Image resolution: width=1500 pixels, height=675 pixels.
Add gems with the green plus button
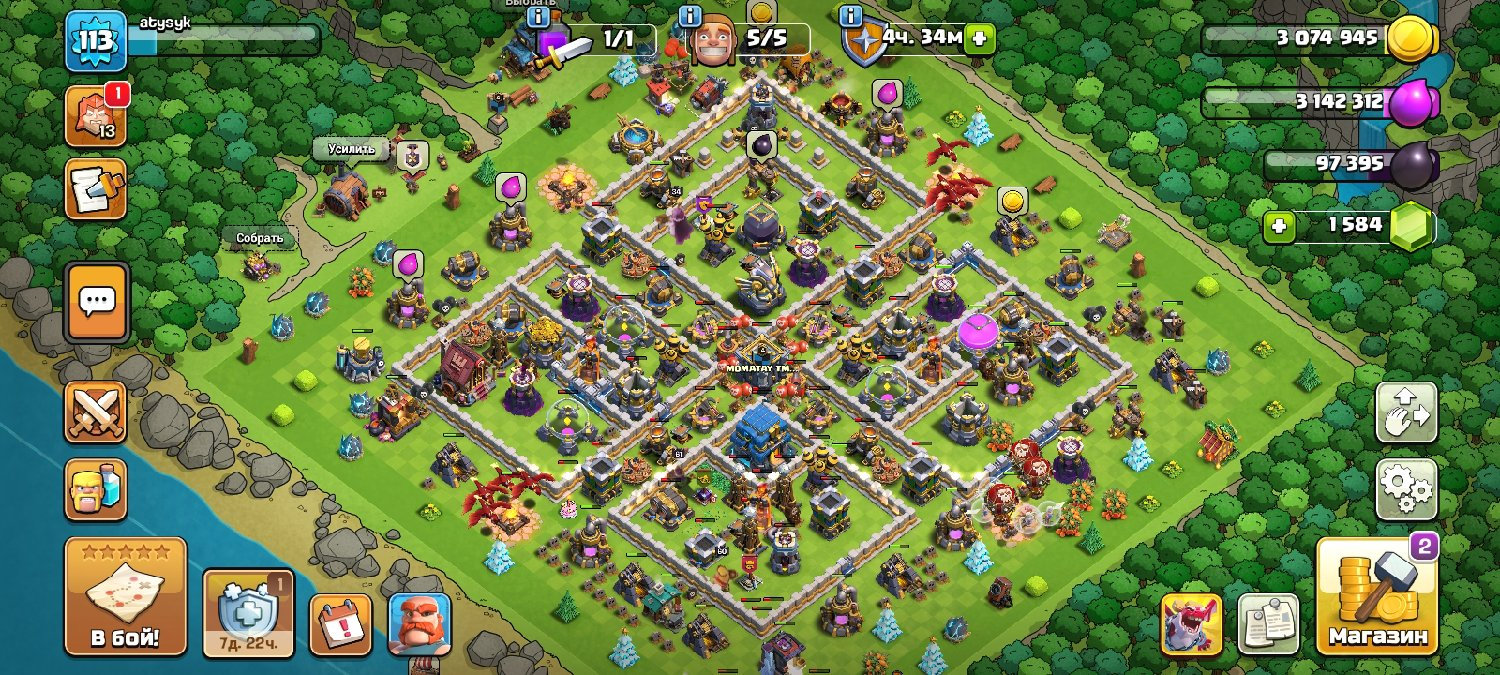click(x=1276, y=227)
